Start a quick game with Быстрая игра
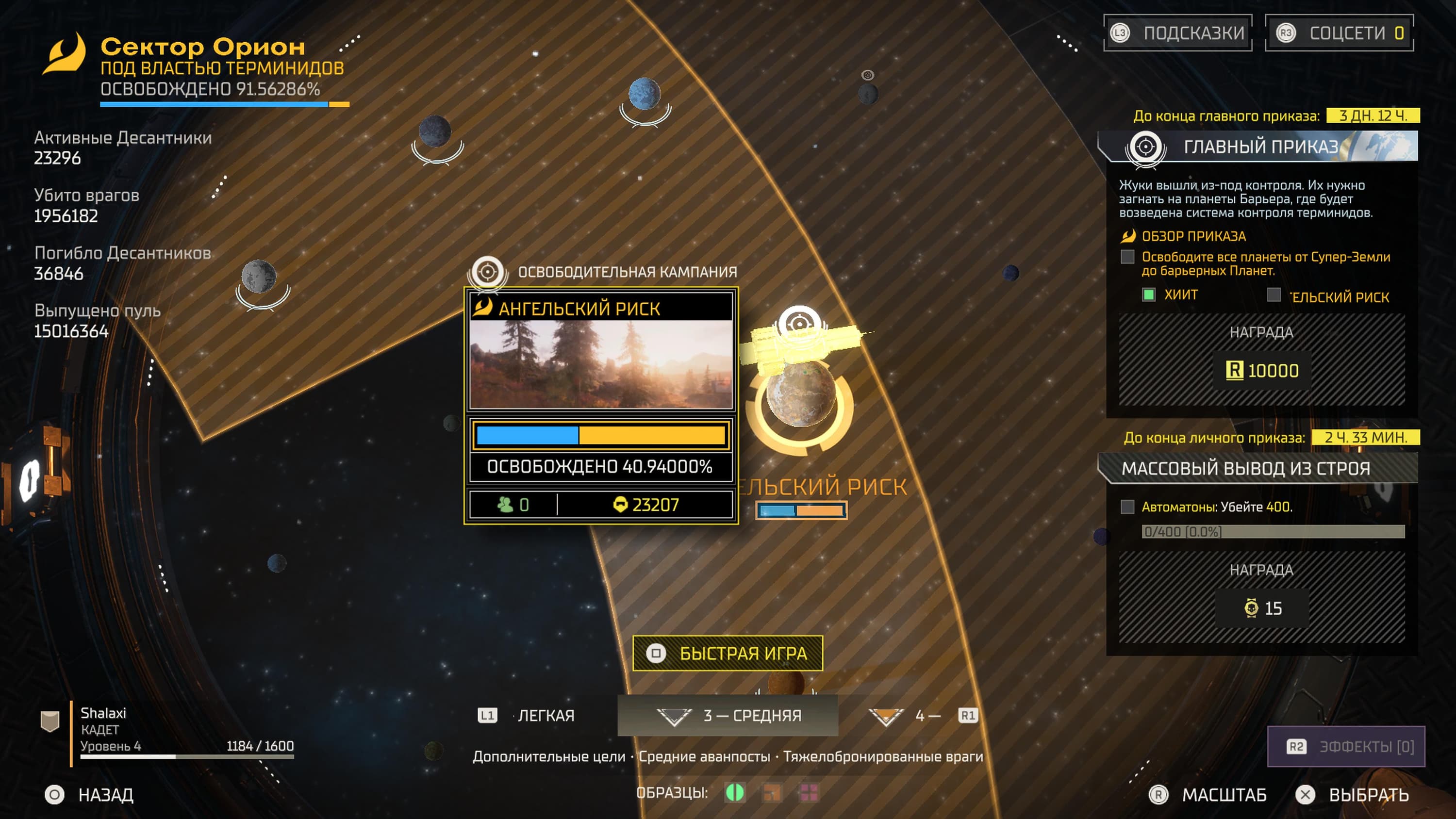 point(728,654)
